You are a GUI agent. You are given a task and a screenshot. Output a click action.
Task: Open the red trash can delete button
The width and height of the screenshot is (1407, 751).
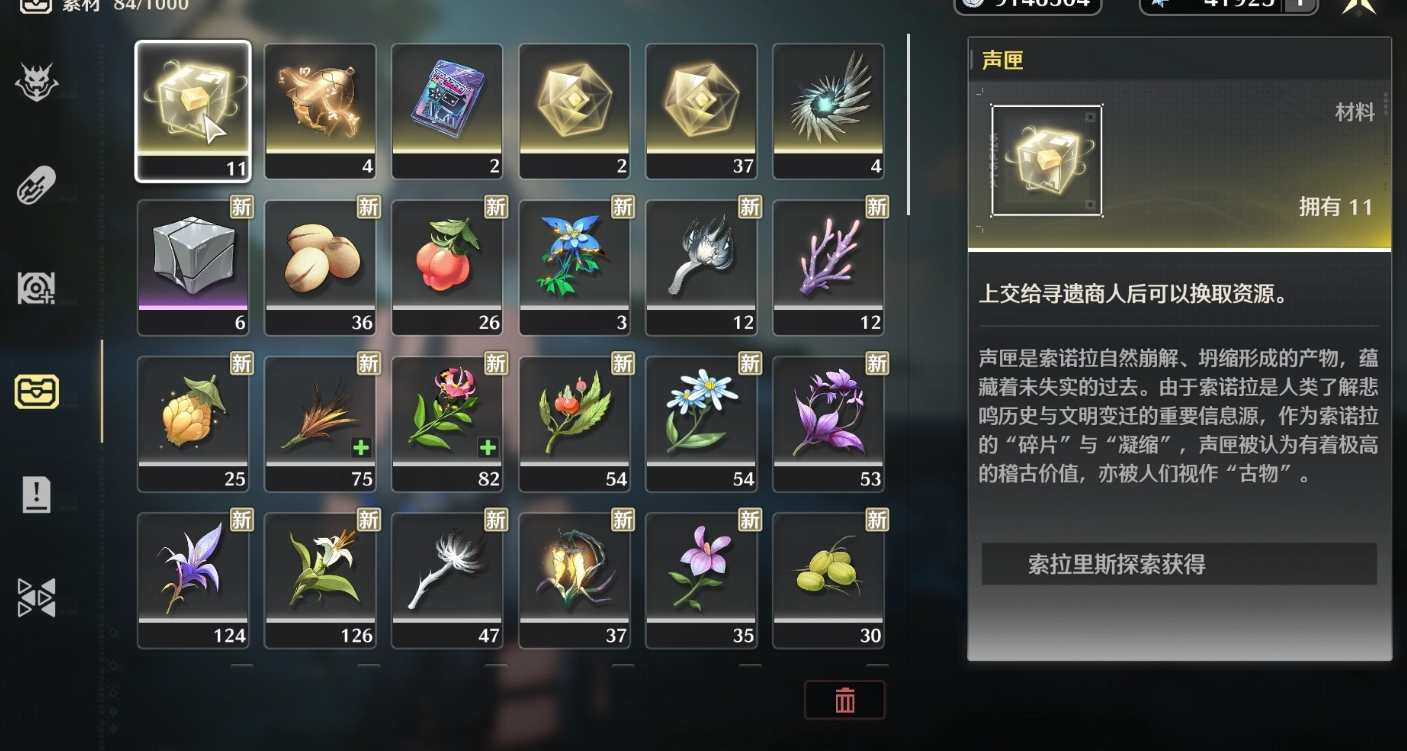coord(845,700)
